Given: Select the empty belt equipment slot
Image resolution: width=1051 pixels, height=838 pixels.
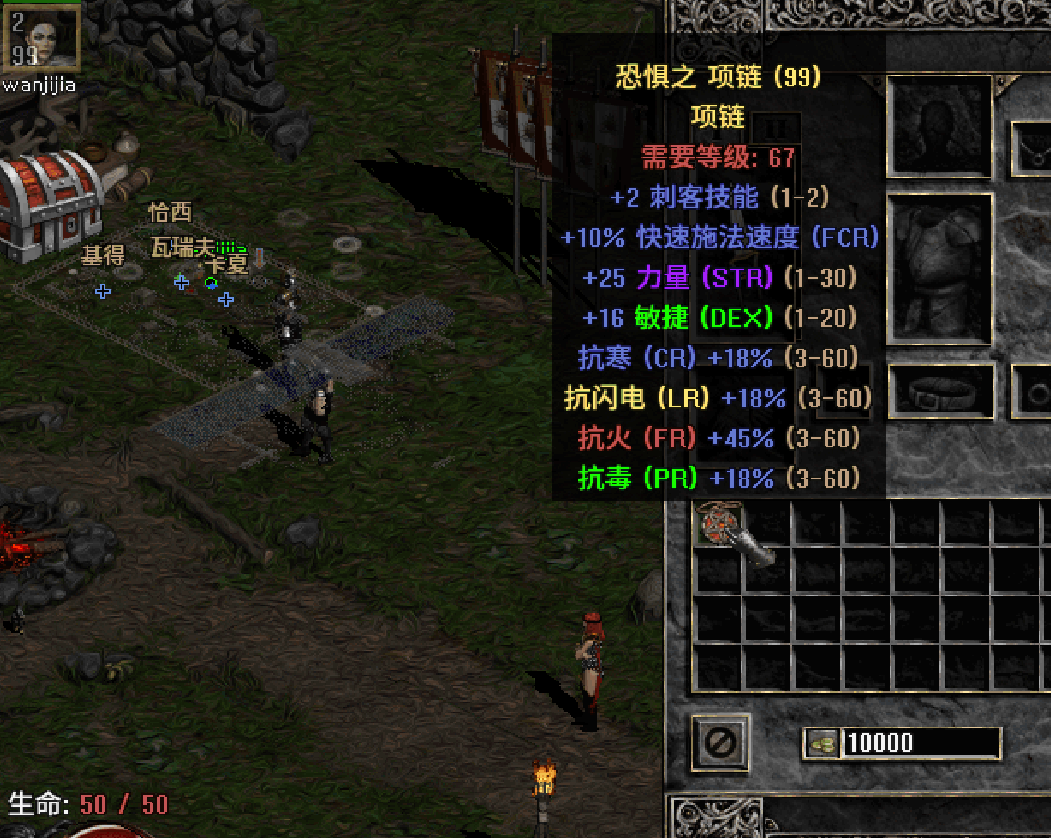Looking at the screenshot, I should tap(941, 391).
